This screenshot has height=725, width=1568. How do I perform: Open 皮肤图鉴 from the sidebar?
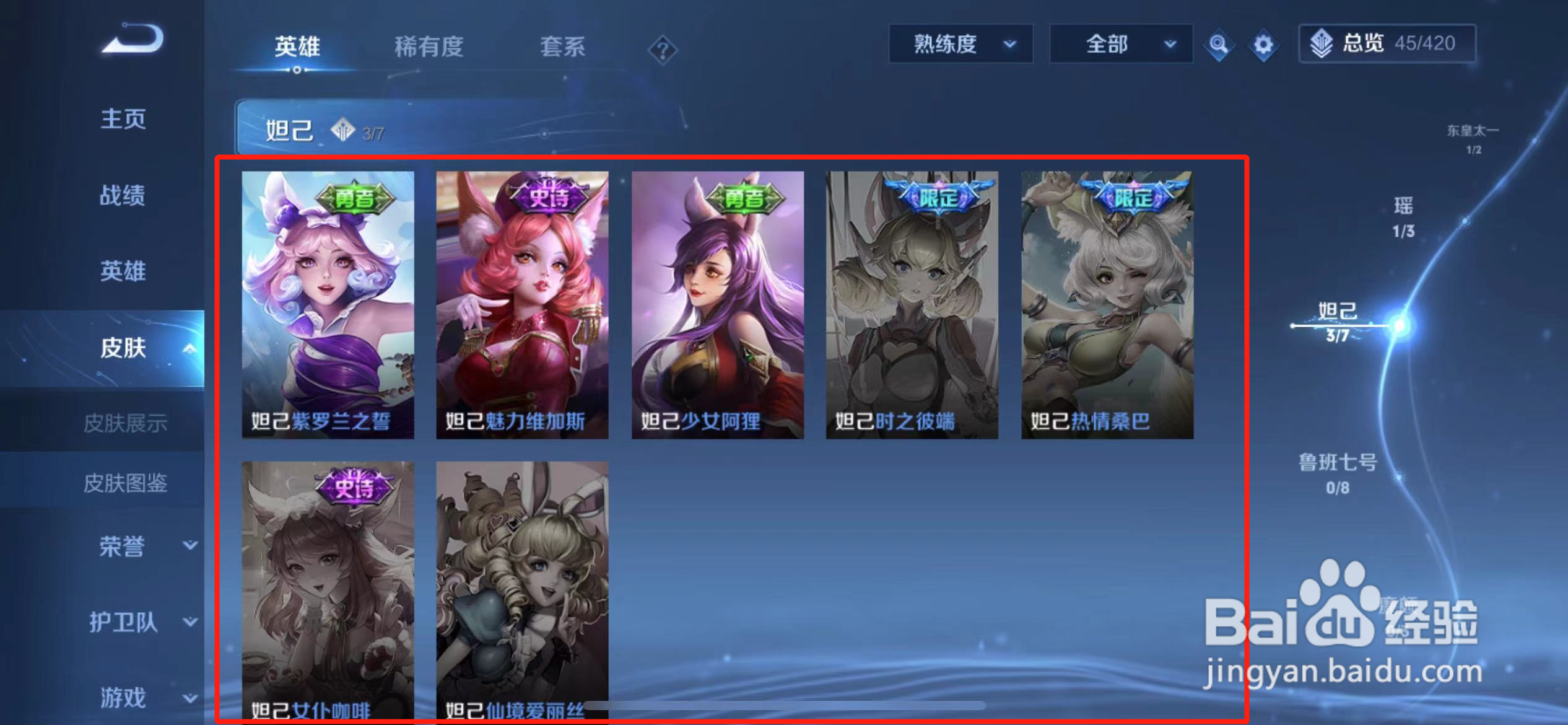coord(126,485)
